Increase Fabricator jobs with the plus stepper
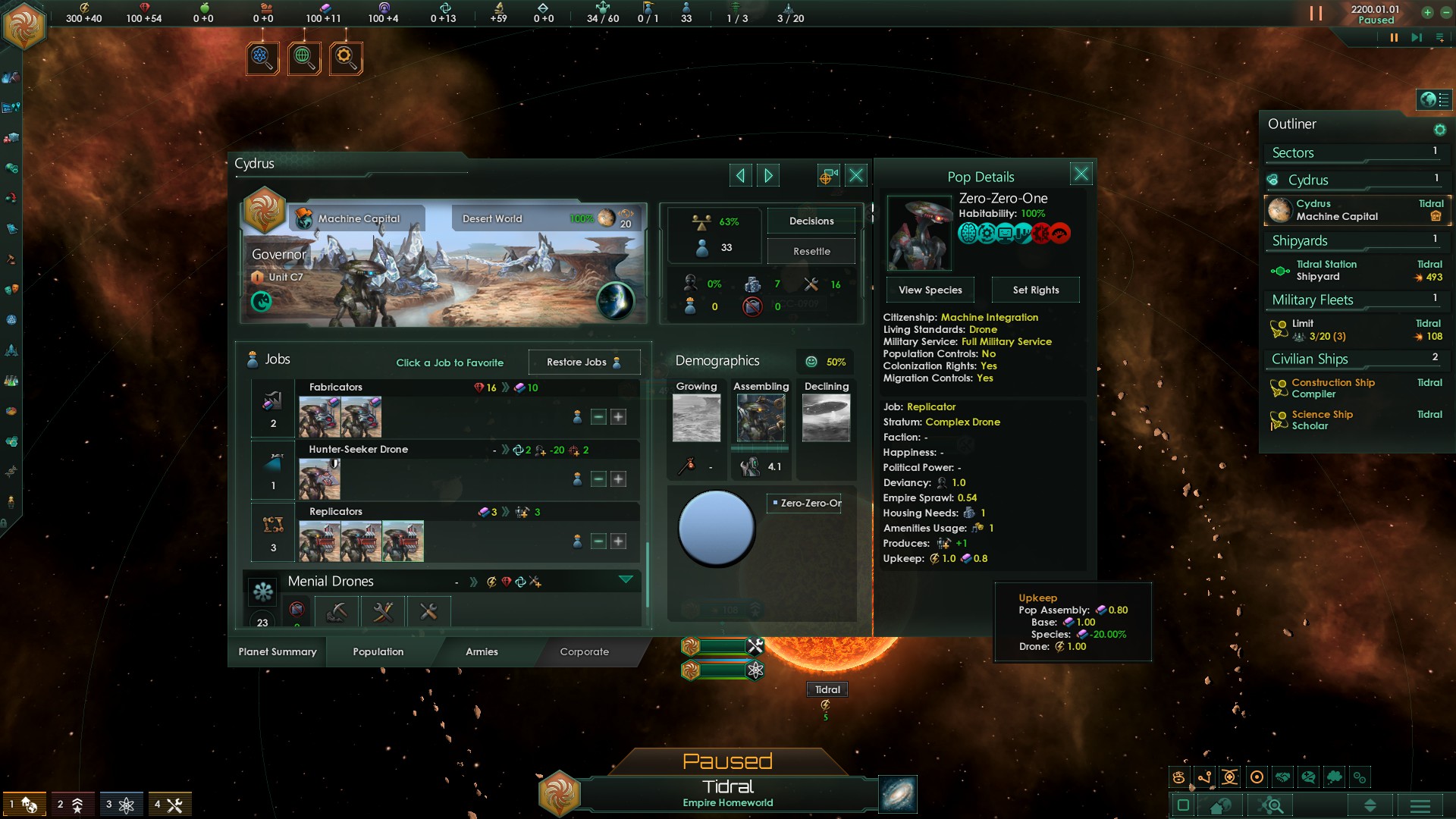This screenshot has width=1456, height=819. pos(619,416)
